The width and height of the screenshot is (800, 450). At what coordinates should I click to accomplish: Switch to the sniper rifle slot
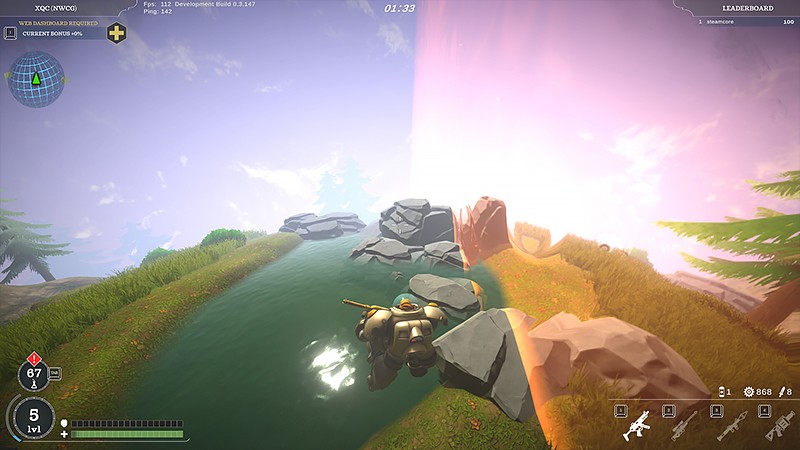click(682, 427)
